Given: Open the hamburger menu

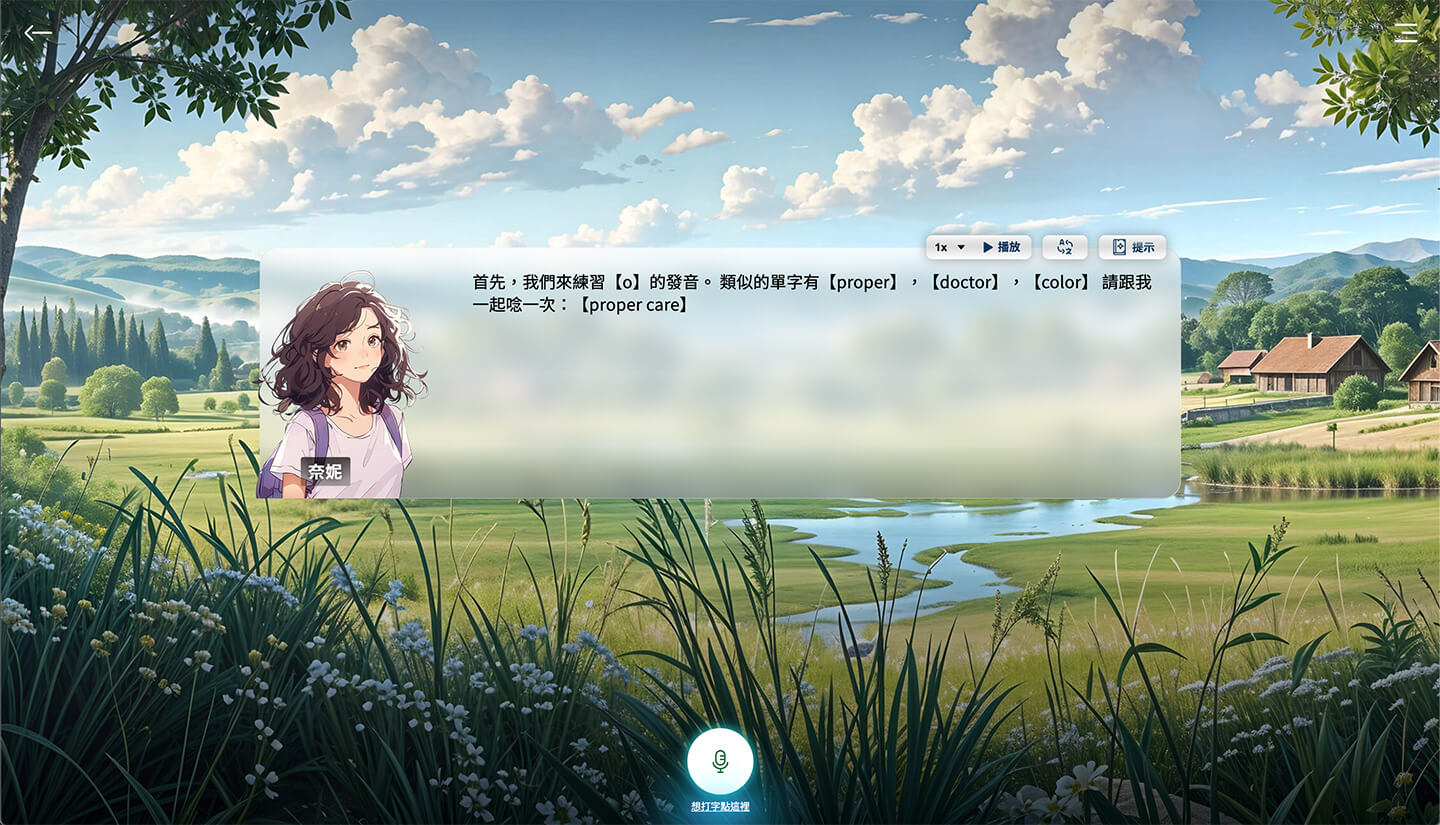Looking at the screenshot, I should (x=1406, y=33).
